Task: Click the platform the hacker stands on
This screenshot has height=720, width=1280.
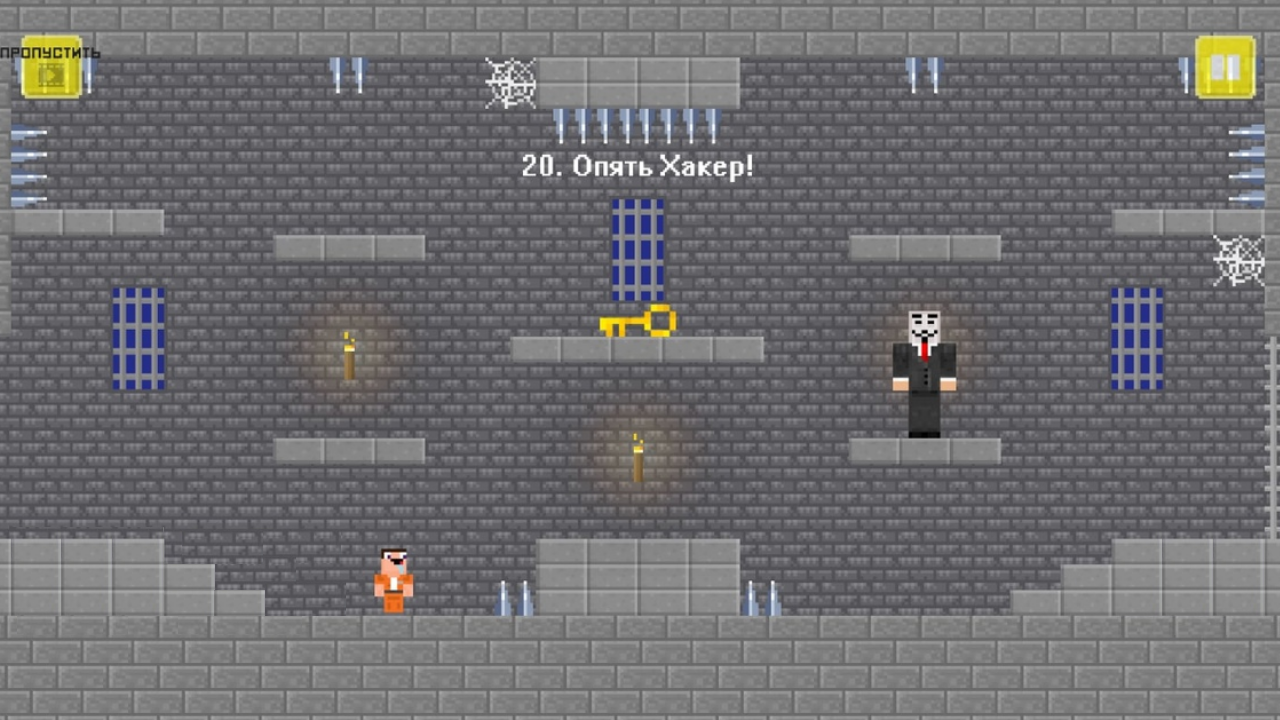Action: (924, 450)
